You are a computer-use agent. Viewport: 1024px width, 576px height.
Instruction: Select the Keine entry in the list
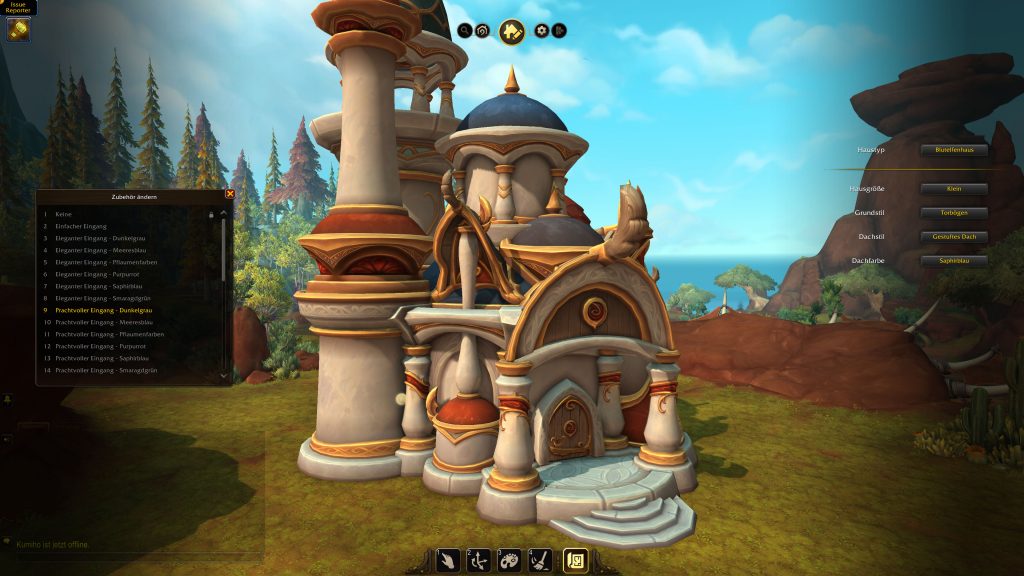click(64, 214)
